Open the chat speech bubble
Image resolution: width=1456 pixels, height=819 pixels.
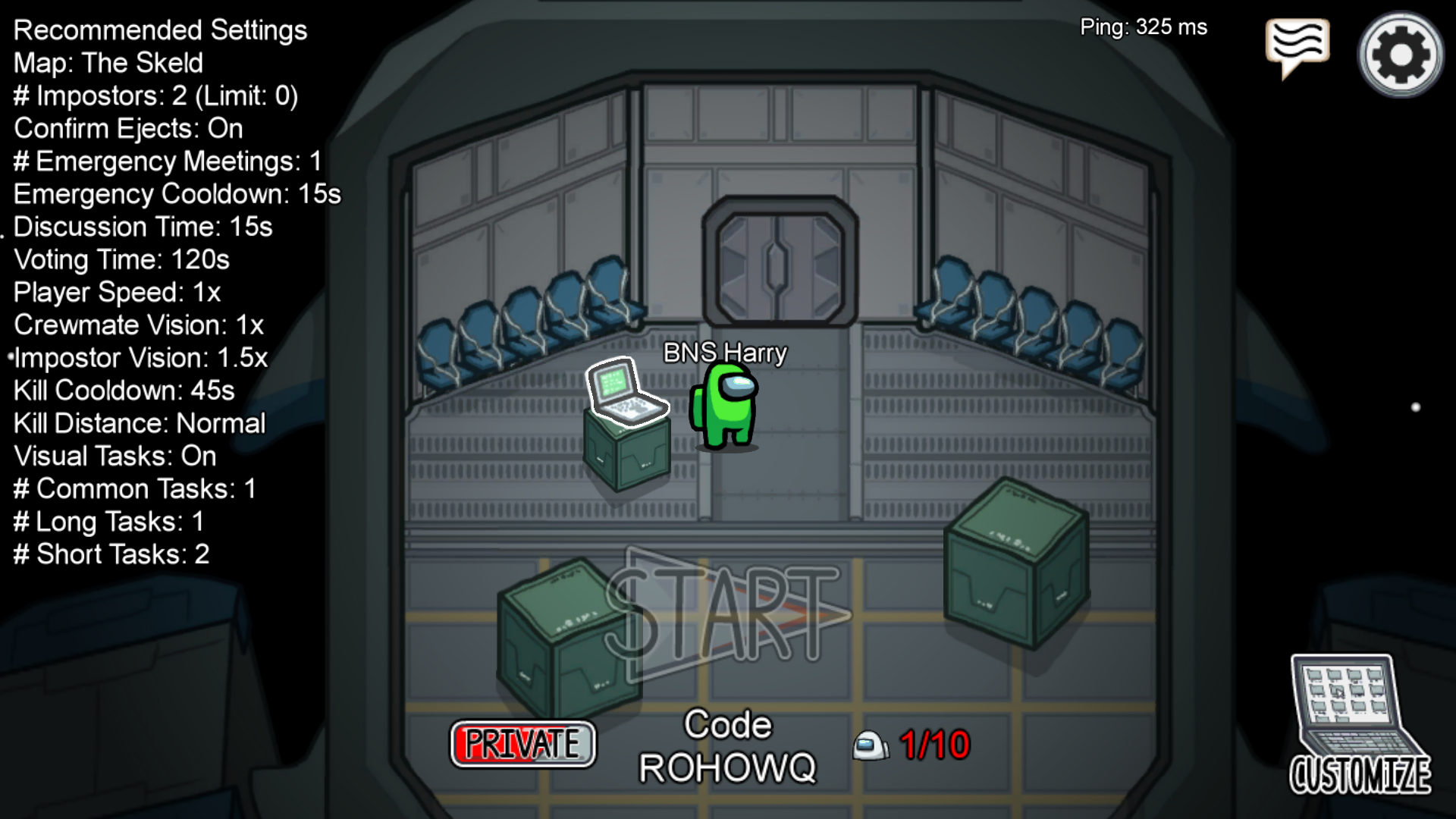[1297, 44]
